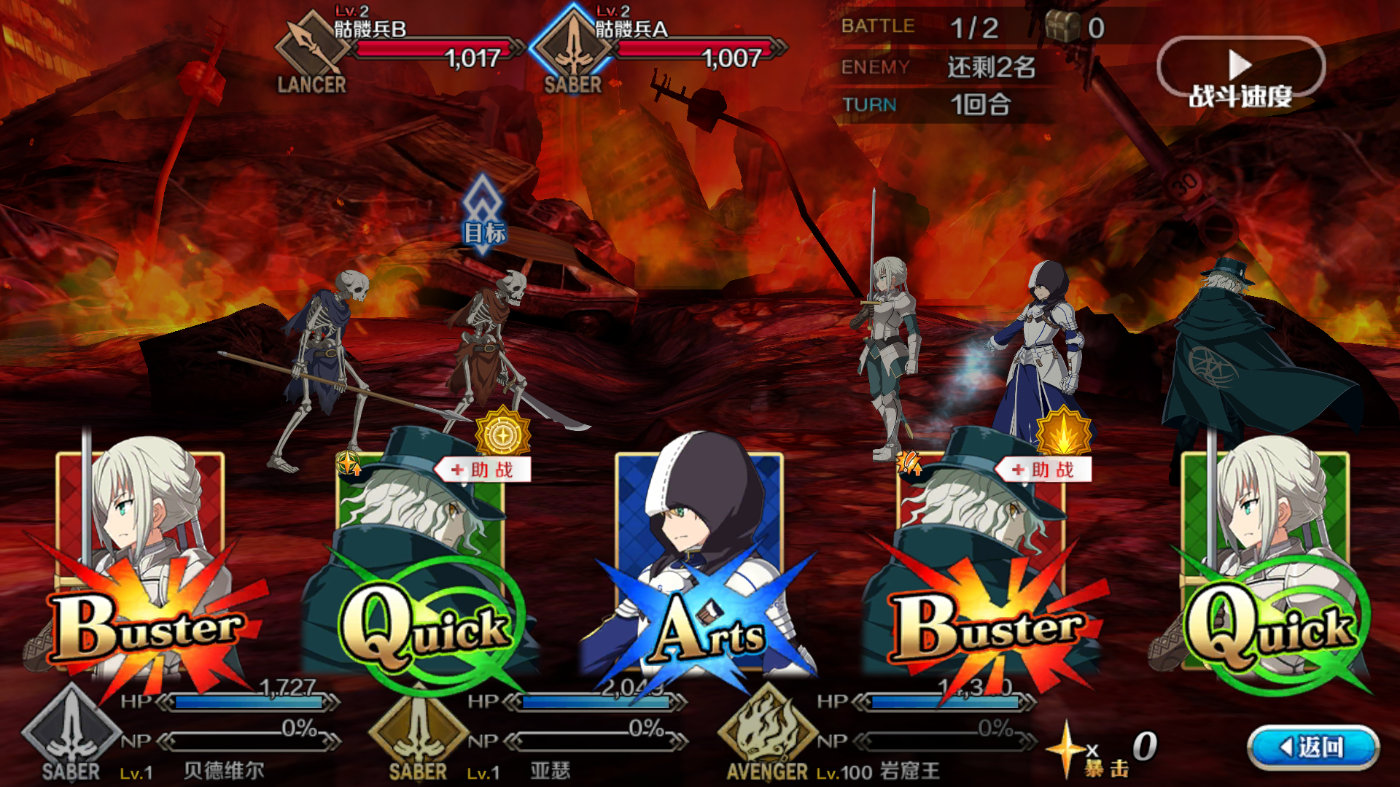Choose Bedivere's Quick command card

point(1265,570)
